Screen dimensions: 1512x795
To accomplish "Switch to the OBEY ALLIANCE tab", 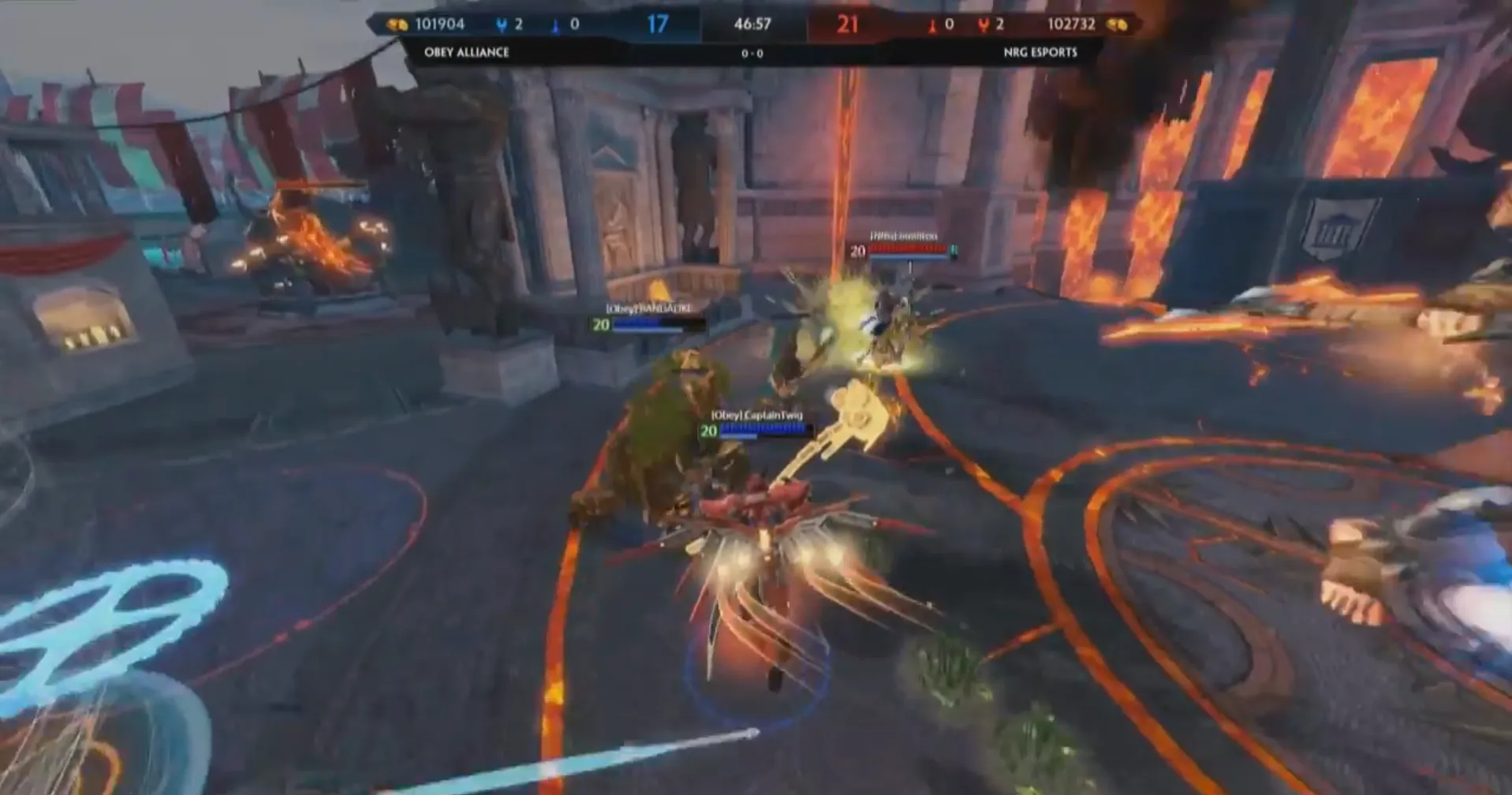I will pos(465,54).
